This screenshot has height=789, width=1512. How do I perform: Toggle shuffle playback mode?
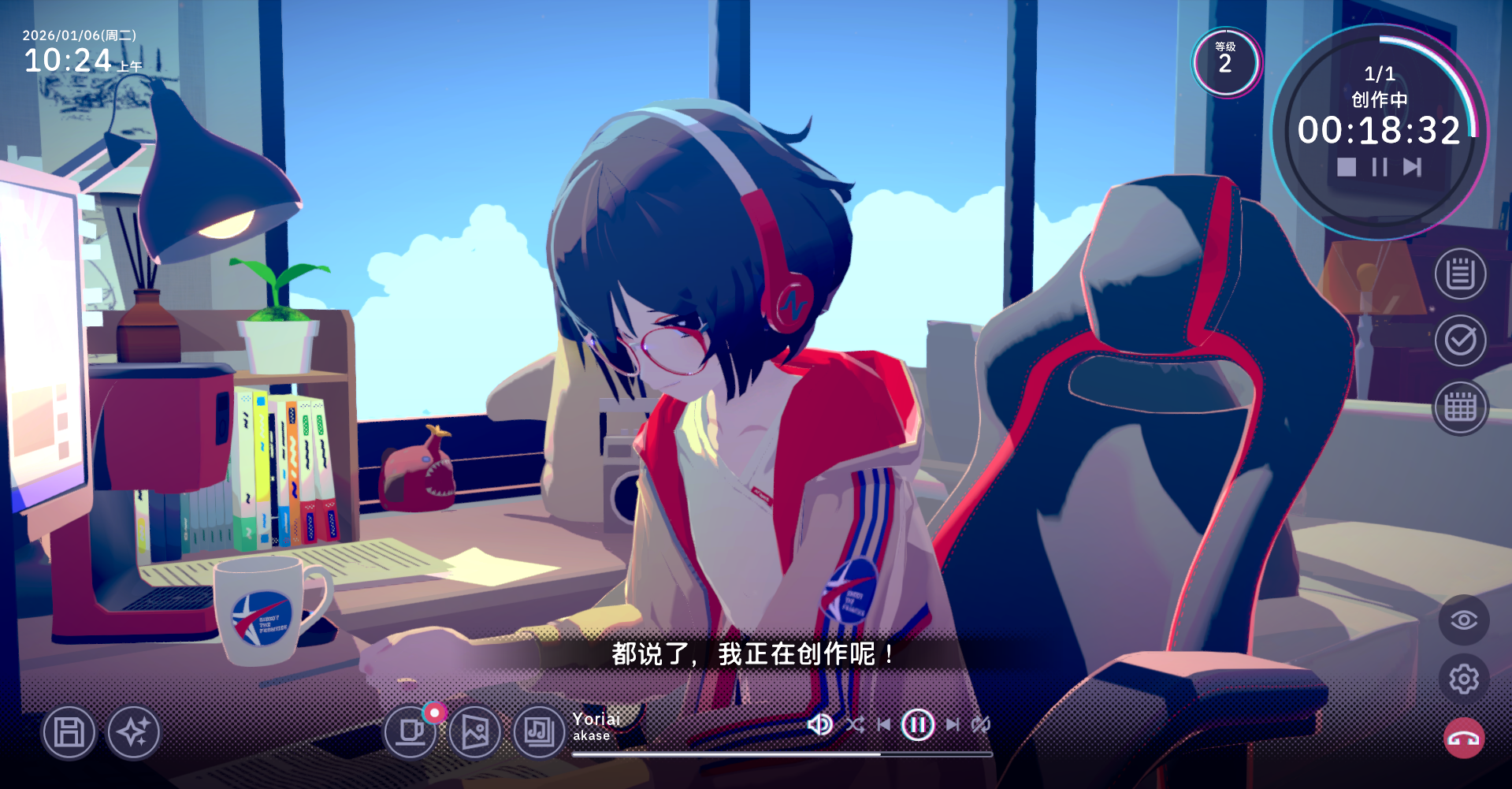pos(854,725)
